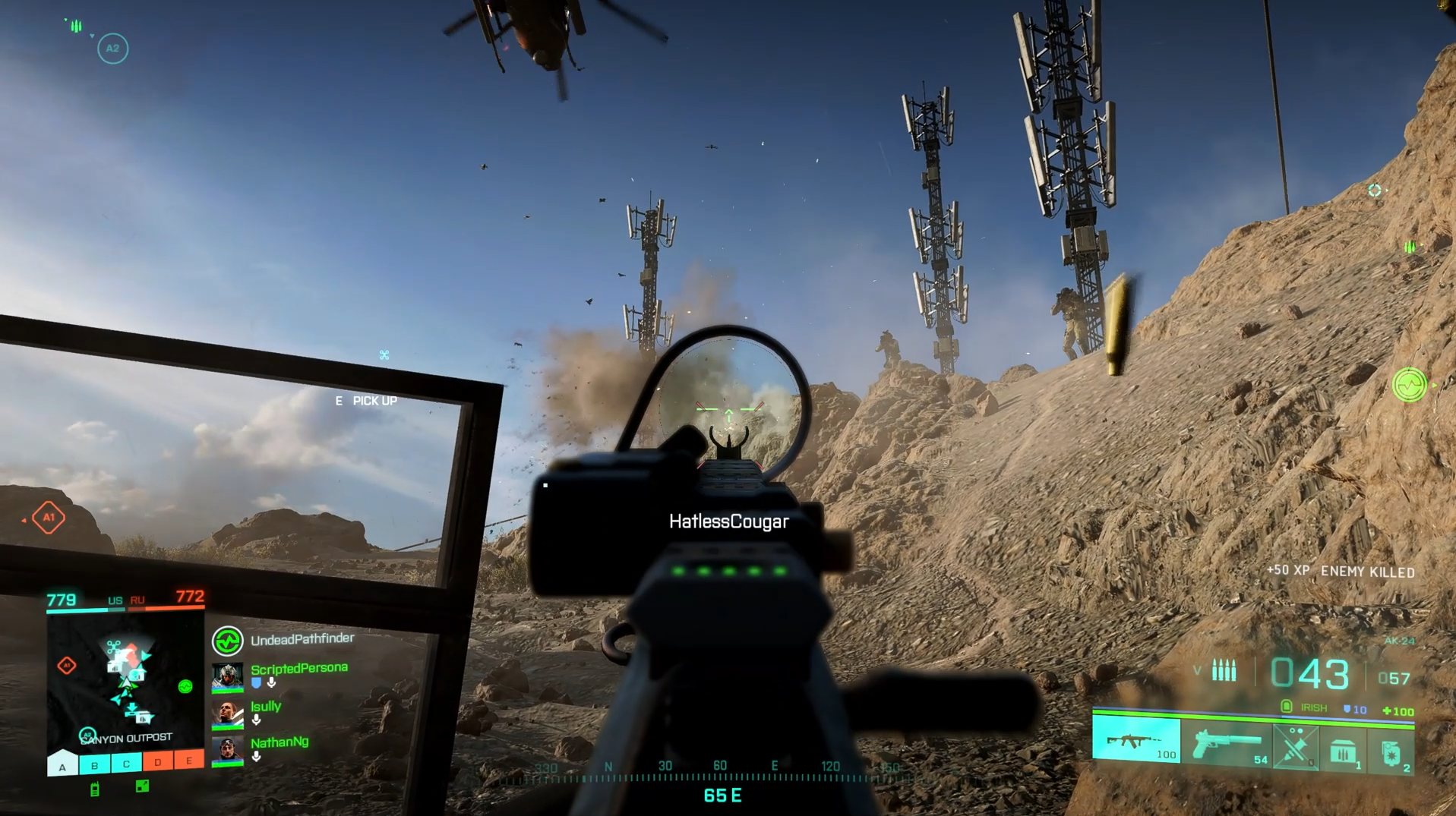Viewport: 1456px width, 816px height.
Task: Select objective A flag indicator
Action: click(x=63, y=764)
